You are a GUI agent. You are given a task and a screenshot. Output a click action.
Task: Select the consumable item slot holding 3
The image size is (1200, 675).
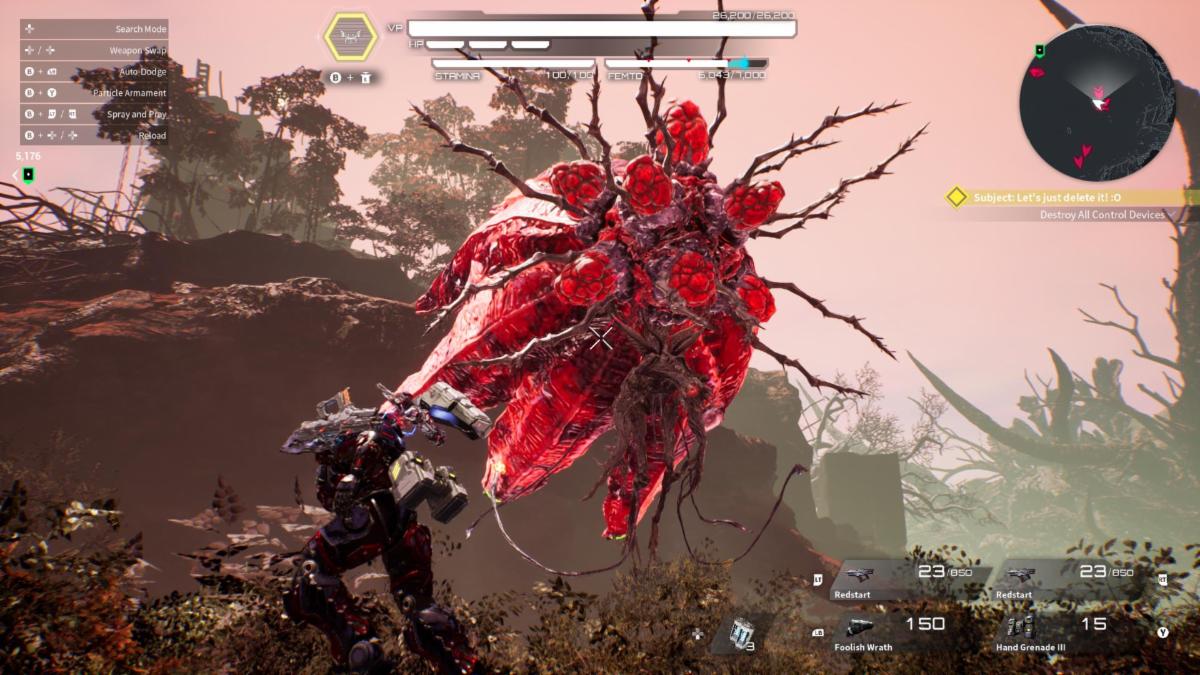741,632
